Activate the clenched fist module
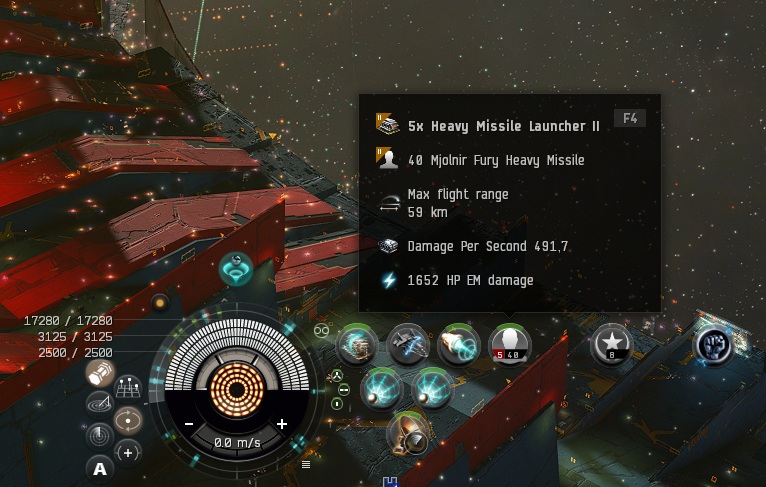 click(x=714, y=344)
